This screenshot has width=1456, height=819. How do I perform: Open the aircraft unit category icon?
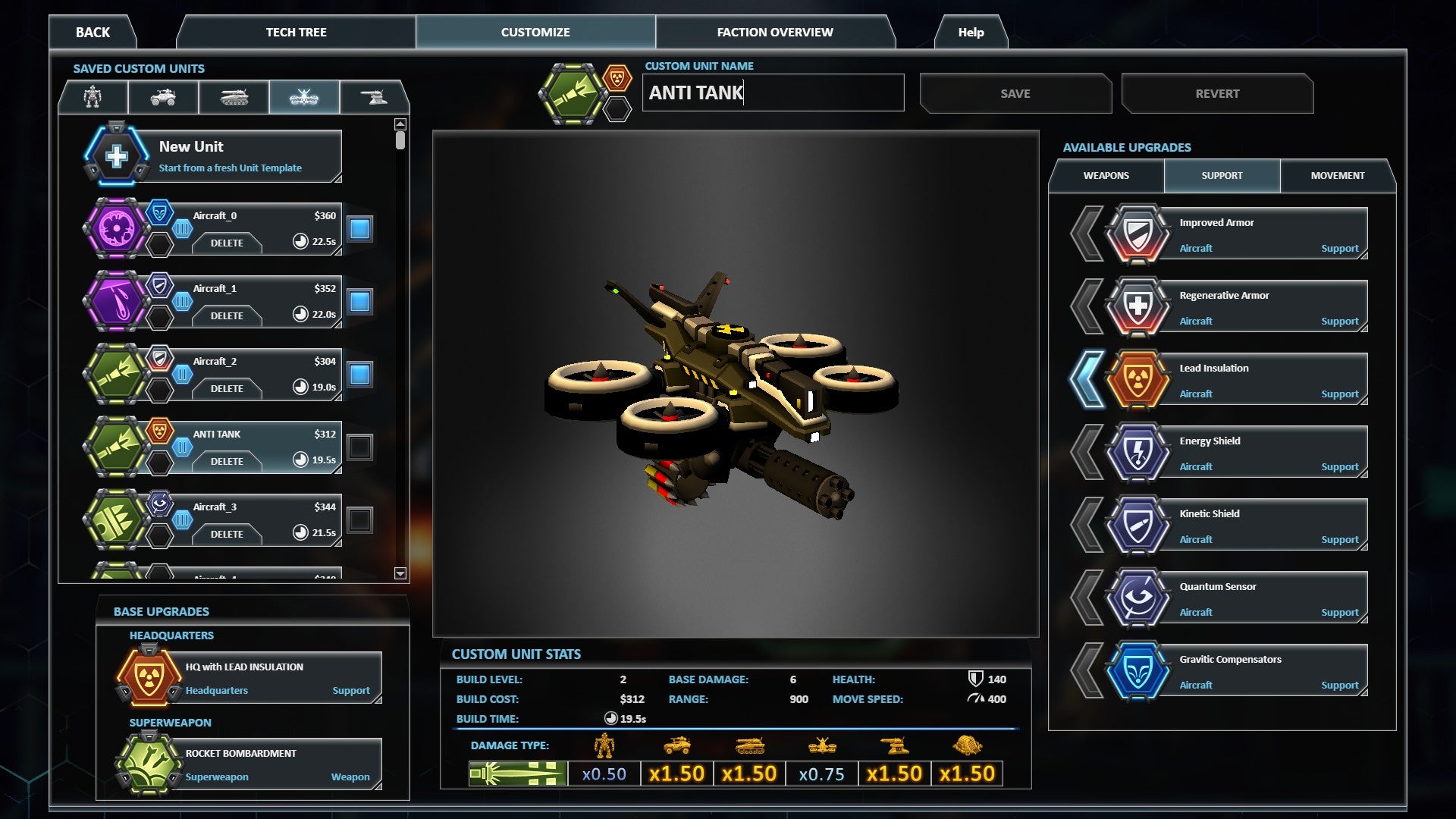(x=306, y=97)
